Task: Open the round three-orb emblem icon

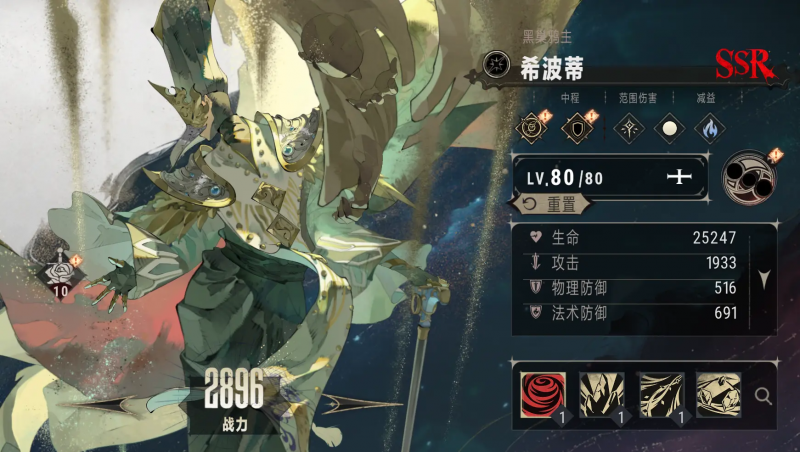Action: [x=749, y=176]
